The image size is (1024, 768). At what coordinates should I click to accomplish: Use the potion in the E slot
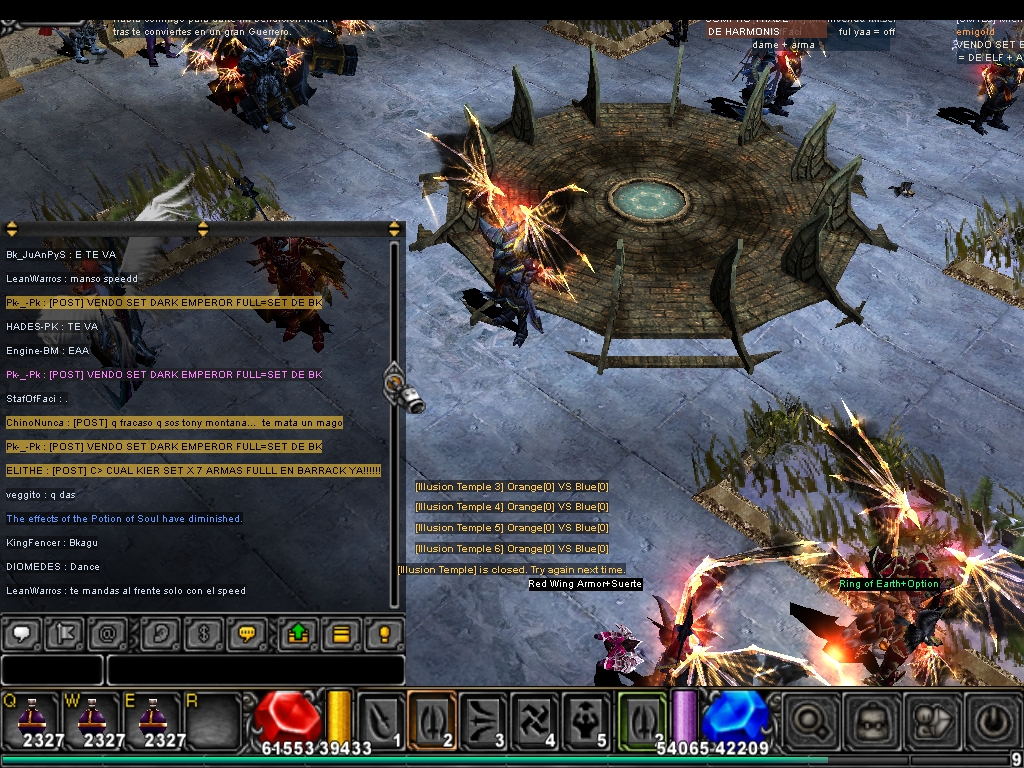coord(152,718)
